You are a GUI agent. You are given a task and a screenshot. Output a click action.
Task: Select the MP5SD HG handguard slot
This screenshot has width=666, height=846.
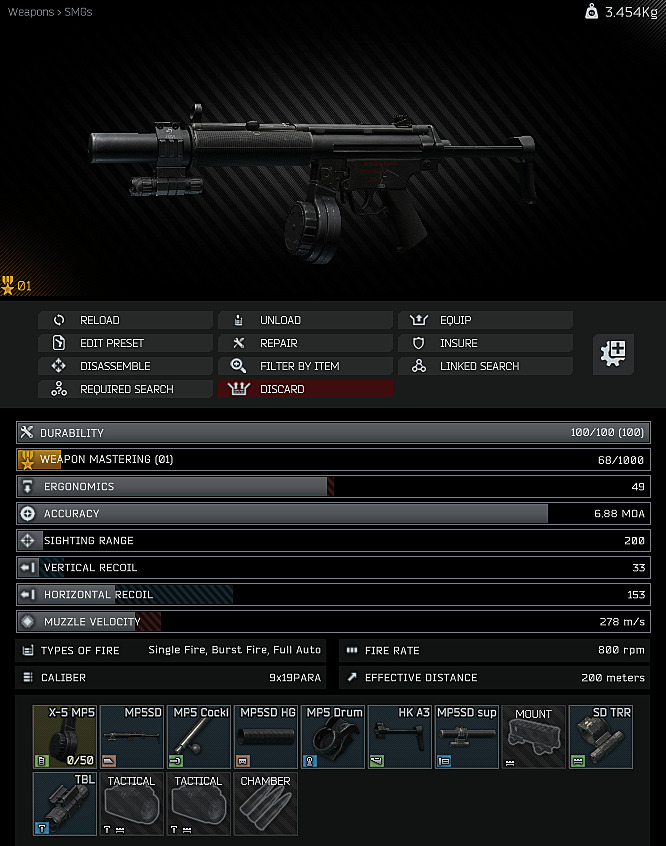click(x=266, y=736)
